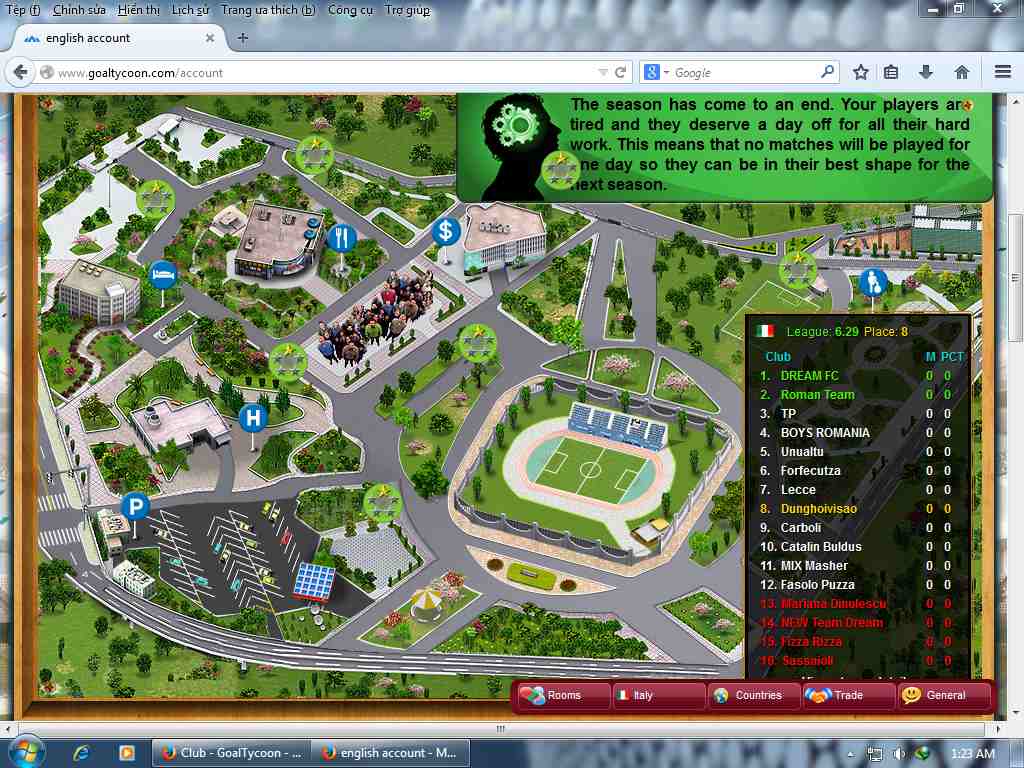
Task: Open the restaurant fork and knife icon
Action: click(341, 238)
